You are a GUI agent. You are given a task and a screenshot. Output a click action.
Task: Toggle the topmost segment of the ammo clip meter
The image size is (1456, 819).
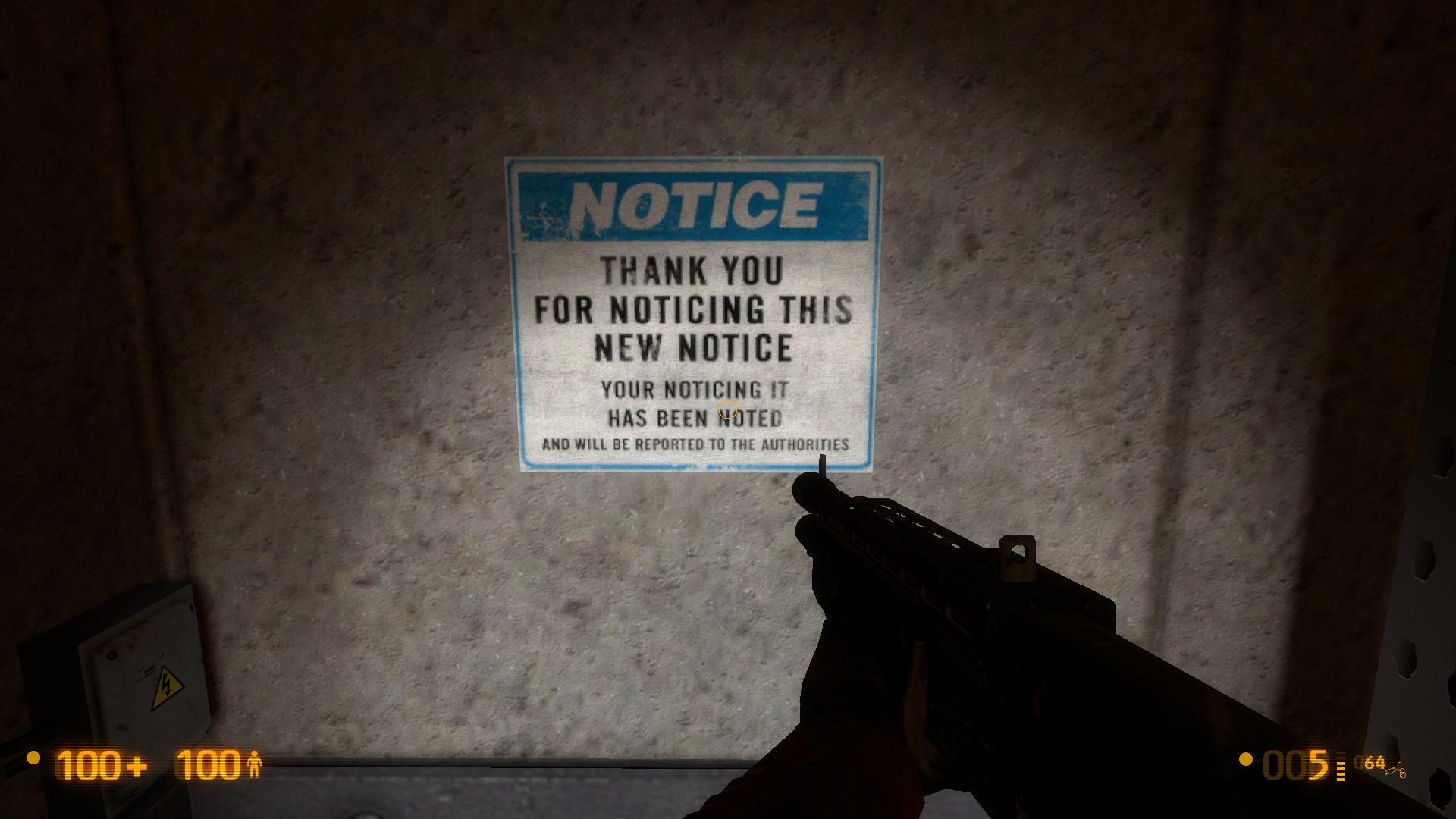[1341, 752]
